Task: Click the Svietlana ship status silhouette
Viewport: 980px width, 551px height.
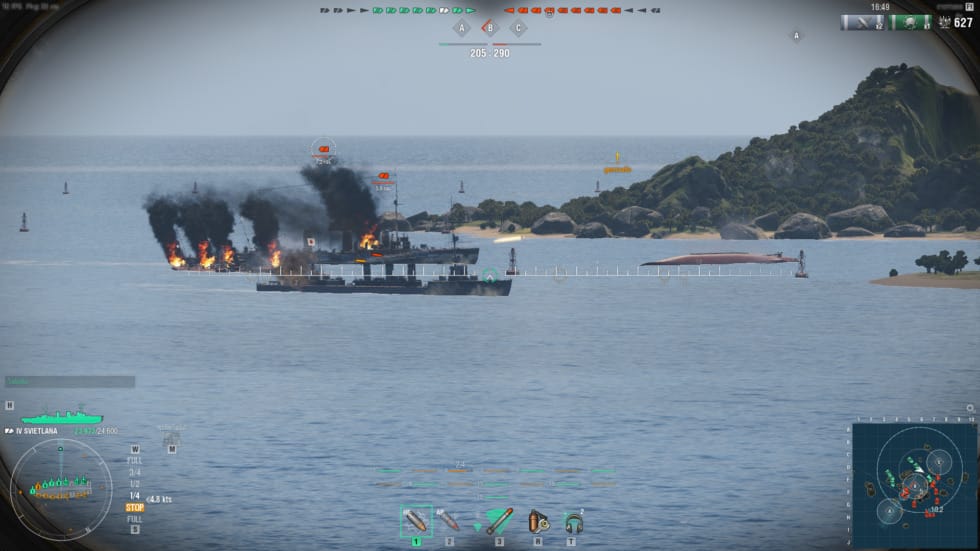Action: click(62, 417)
